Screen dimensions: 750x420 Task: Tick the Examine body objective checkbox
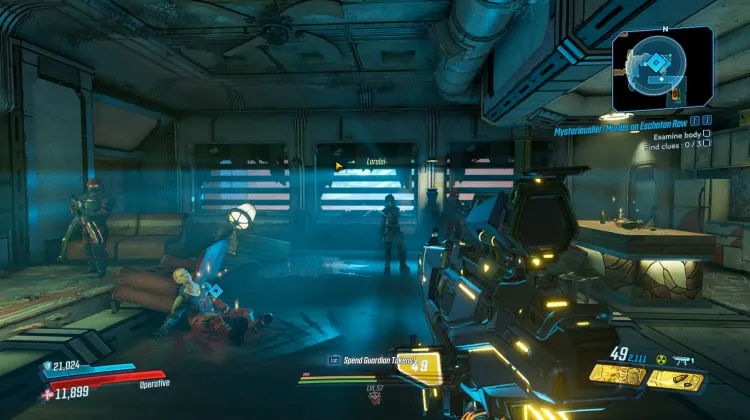click(x=707, y=133)
